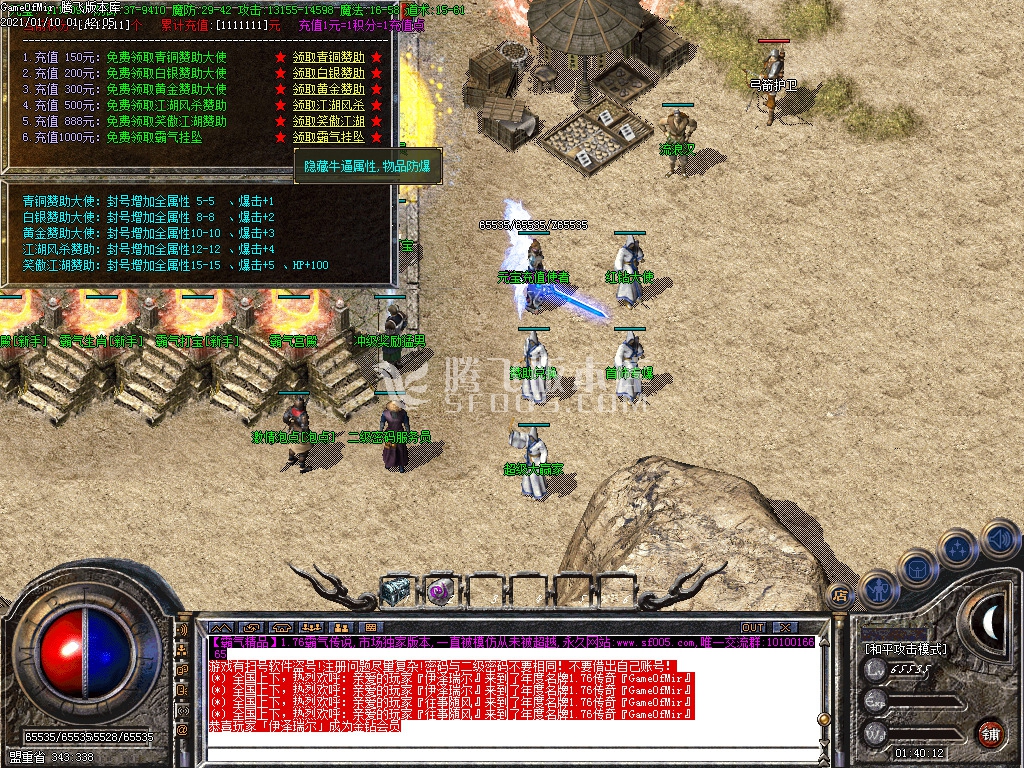
Task: Open the character status round button
Action: tap(880, 591)
